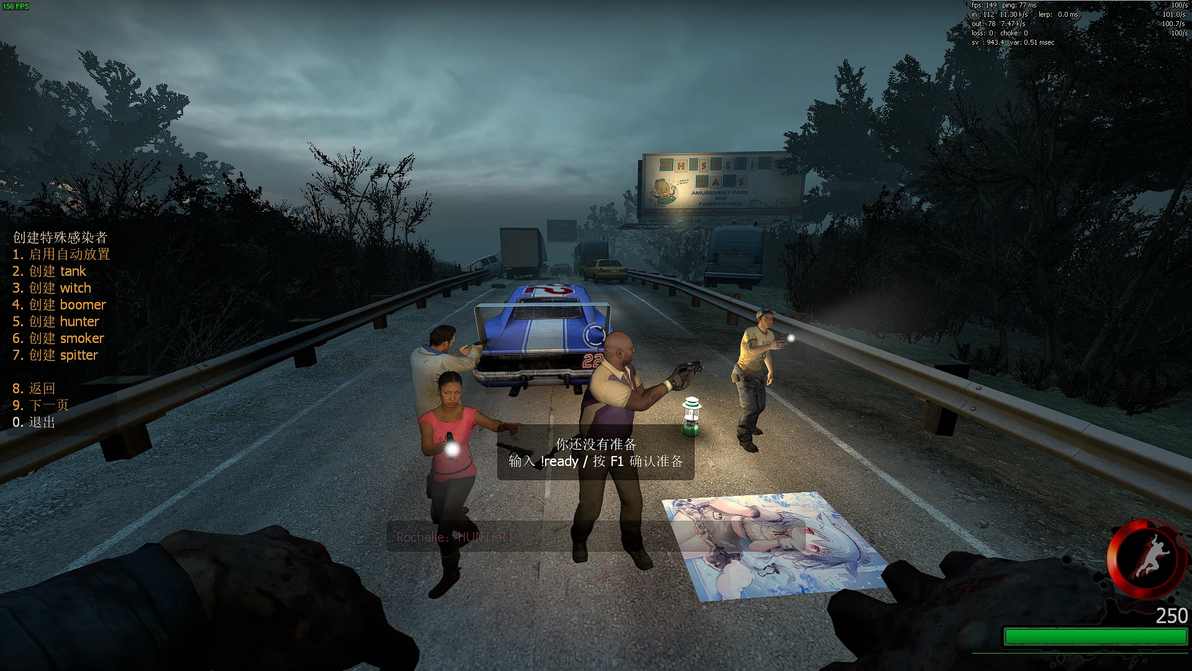Exit the menu via 退出
This screenshot has height=671, width=1192.
pyautogui.click(x=34, y=422)
